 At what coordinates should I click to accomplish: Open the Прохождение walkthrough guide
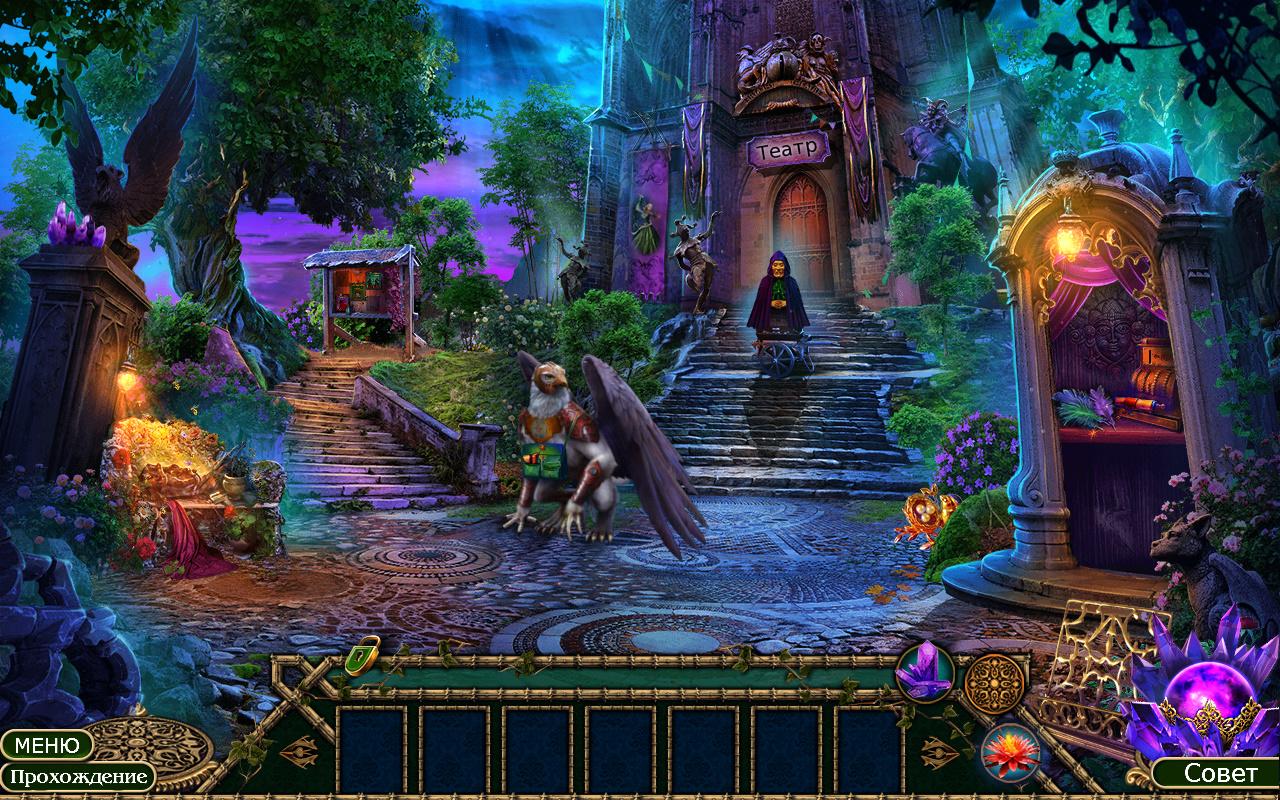point(77,777)
